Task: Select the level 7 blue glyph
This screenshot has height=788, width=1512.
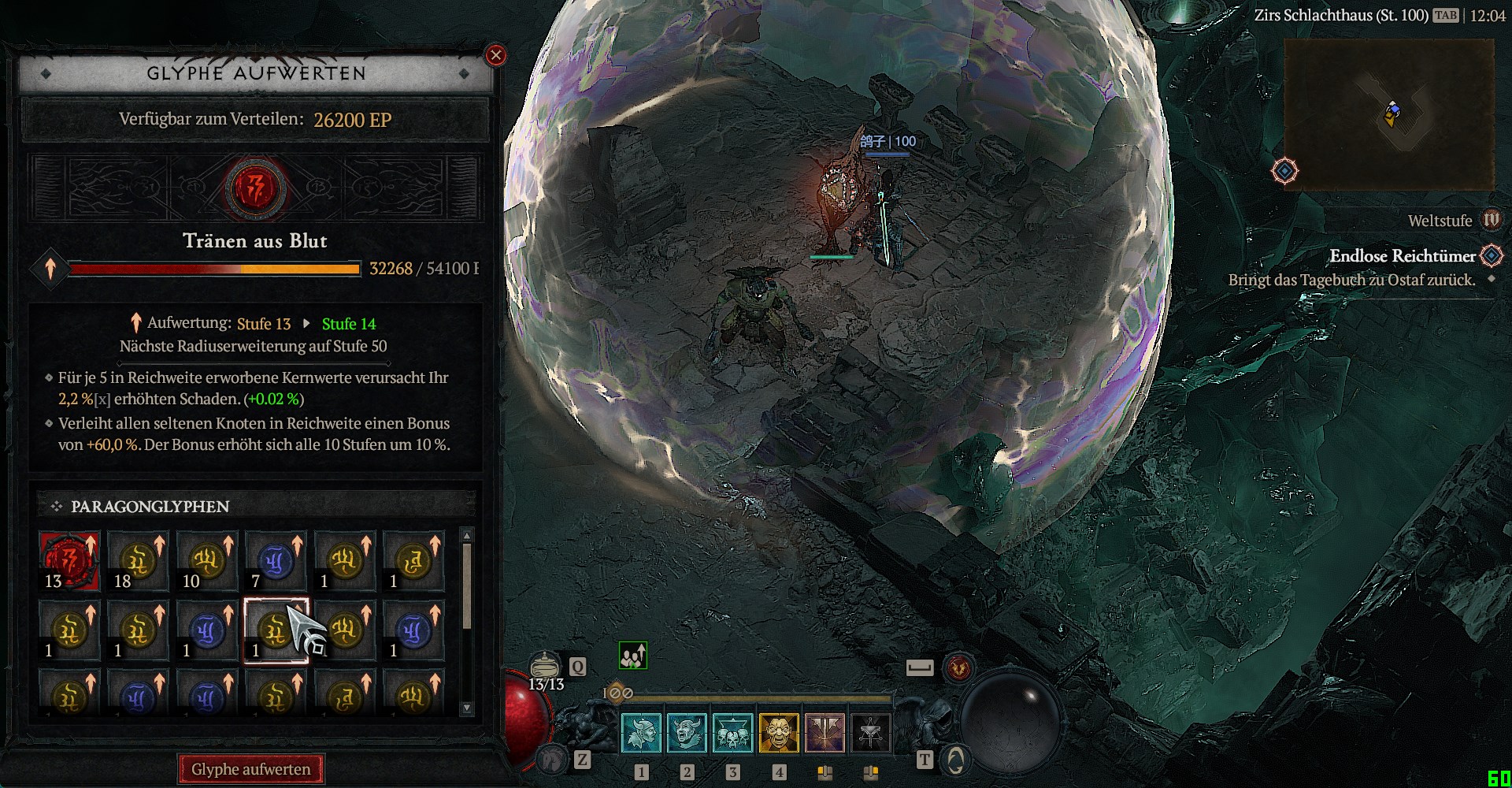Action: pos(276,561)
